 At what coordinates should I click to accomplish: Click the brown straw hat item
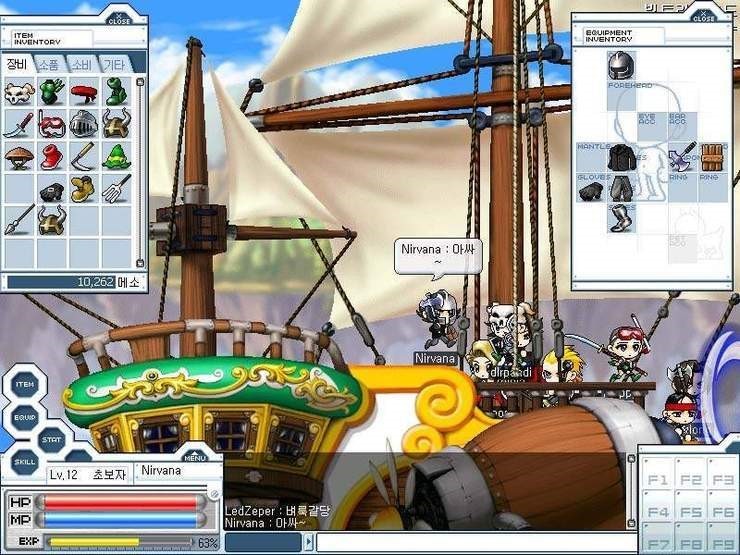click(18, 157)
